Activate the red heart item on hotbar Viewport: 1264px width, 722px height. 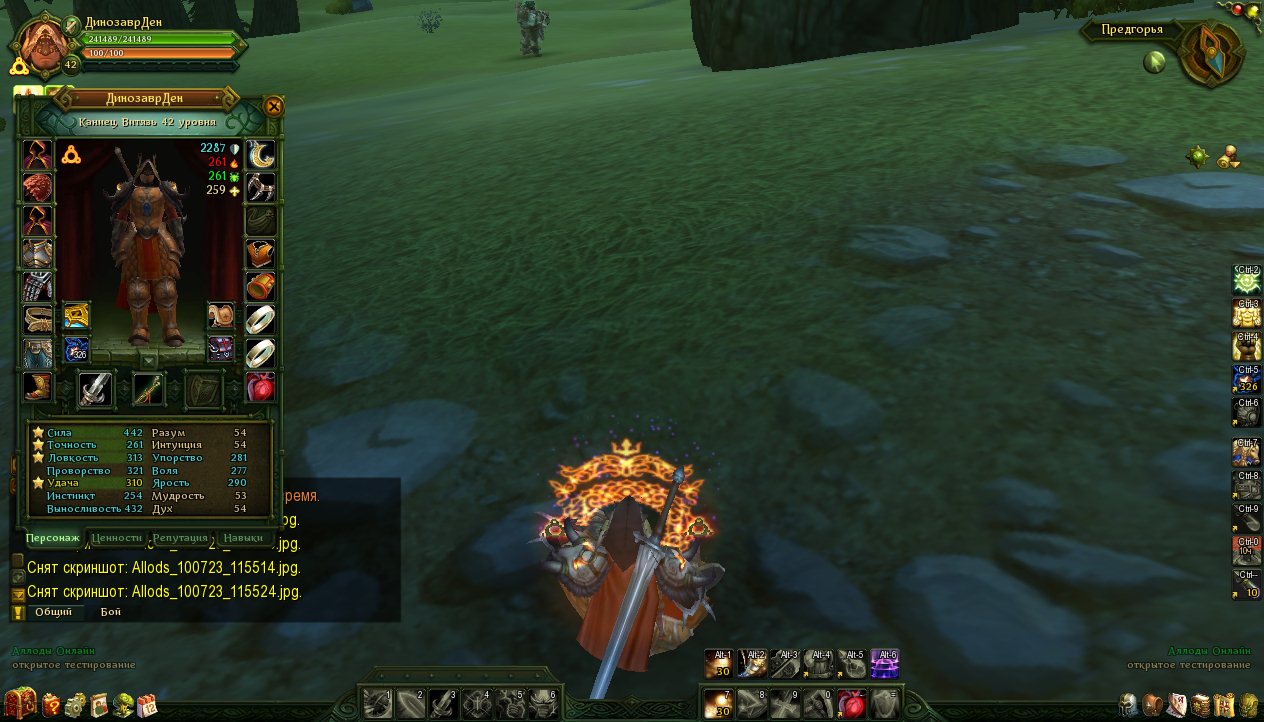tap(850, 704)
